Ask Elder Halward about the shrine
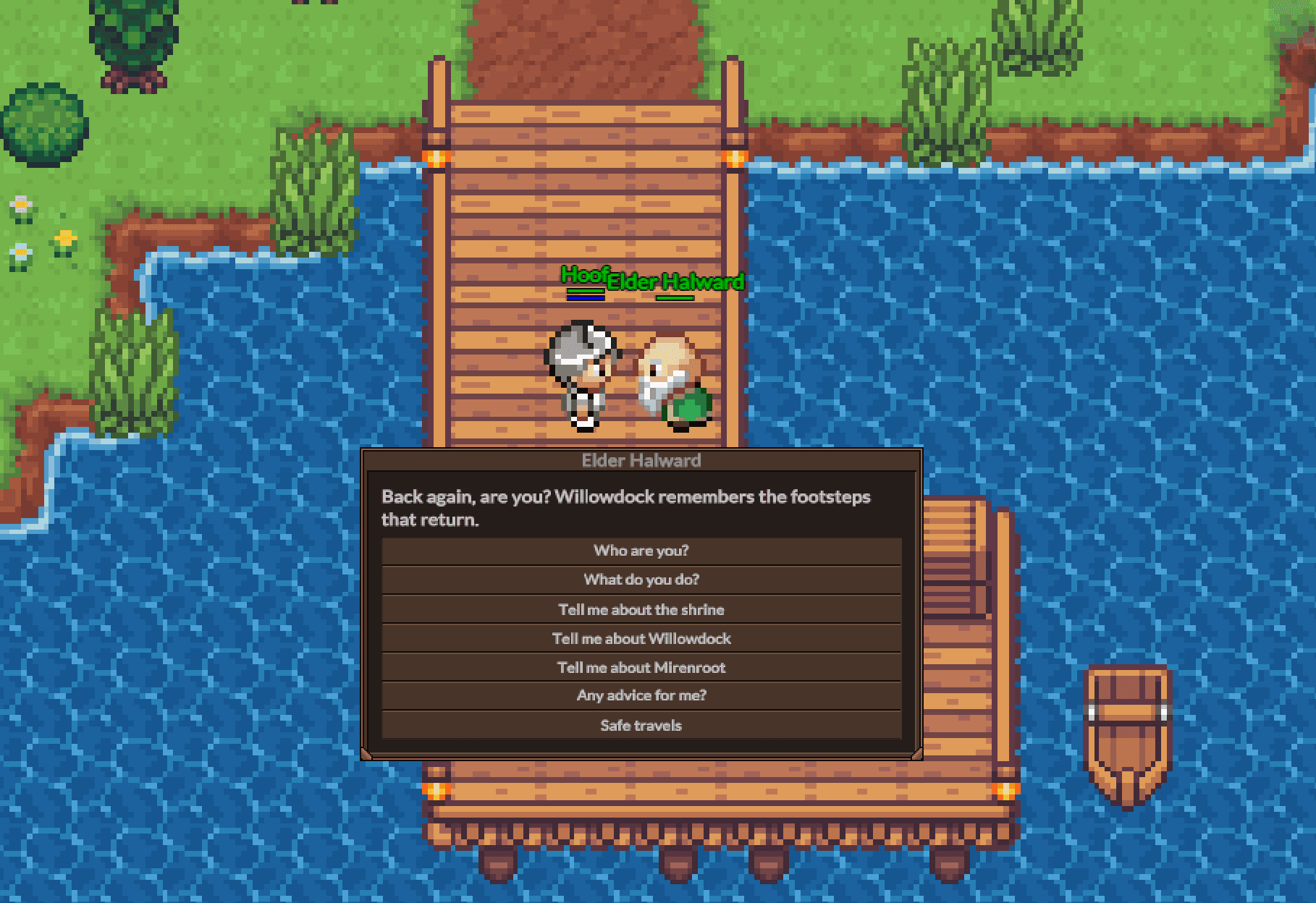The image size is (1316, 903). click(x=641, y=609)
